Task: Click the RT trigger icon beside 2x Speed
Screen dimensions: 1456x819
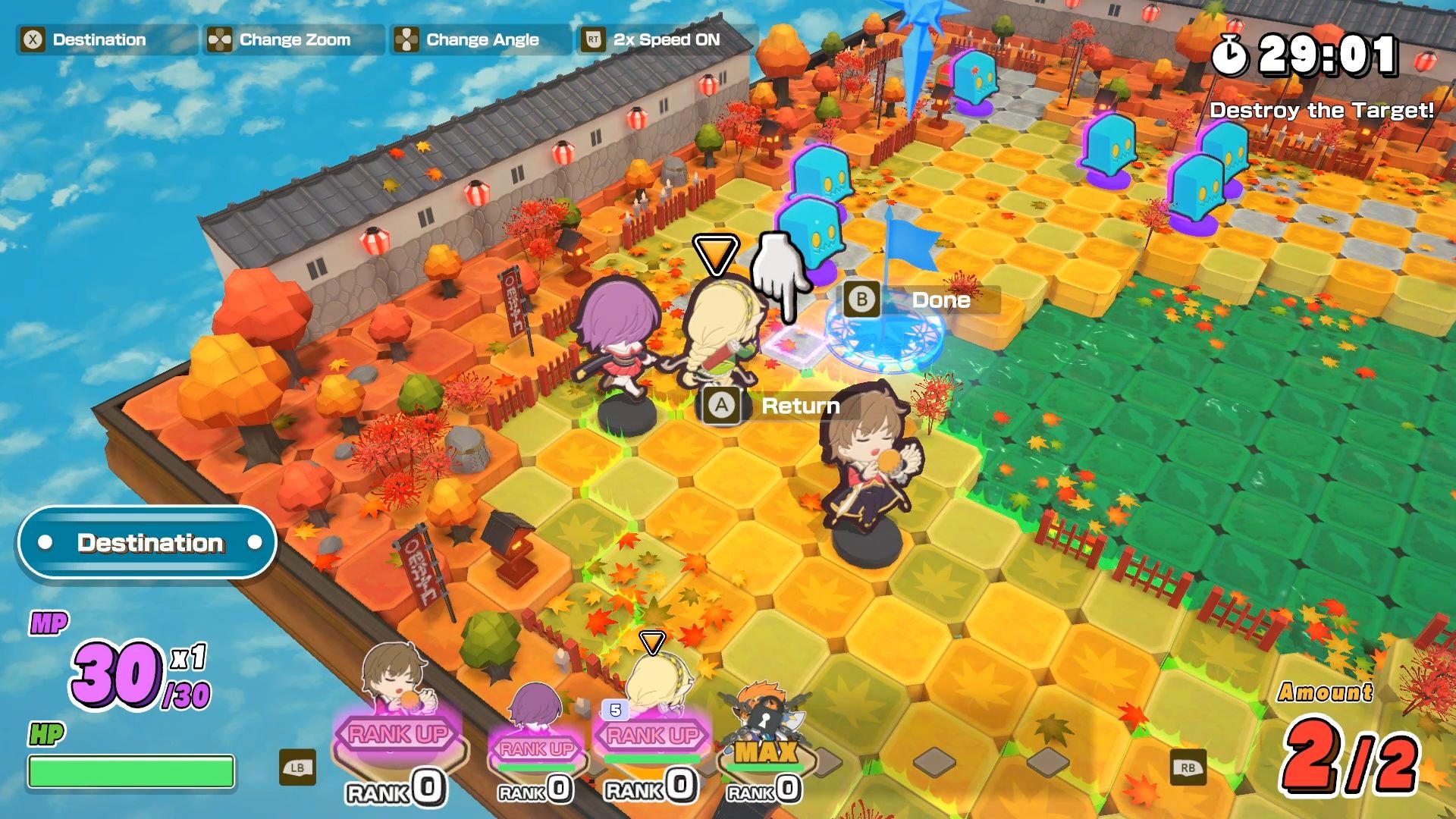Action: click(x=595, y=39)
